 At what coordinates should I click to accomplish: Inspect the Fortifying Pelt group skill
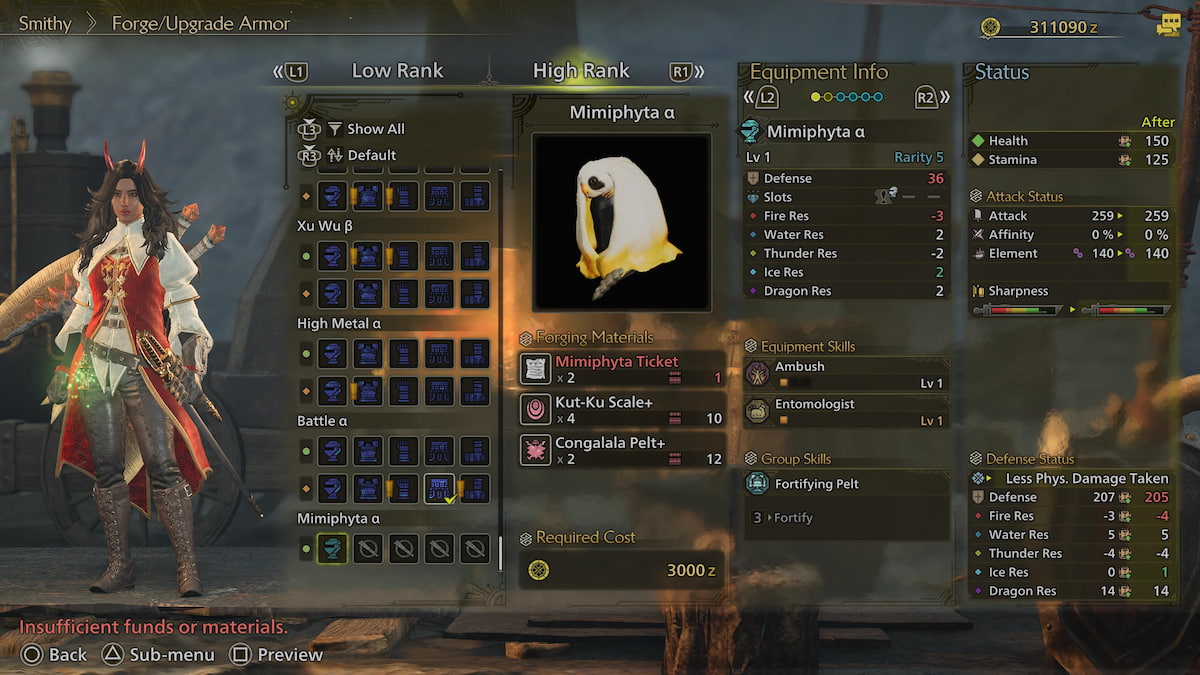point(846,484)
